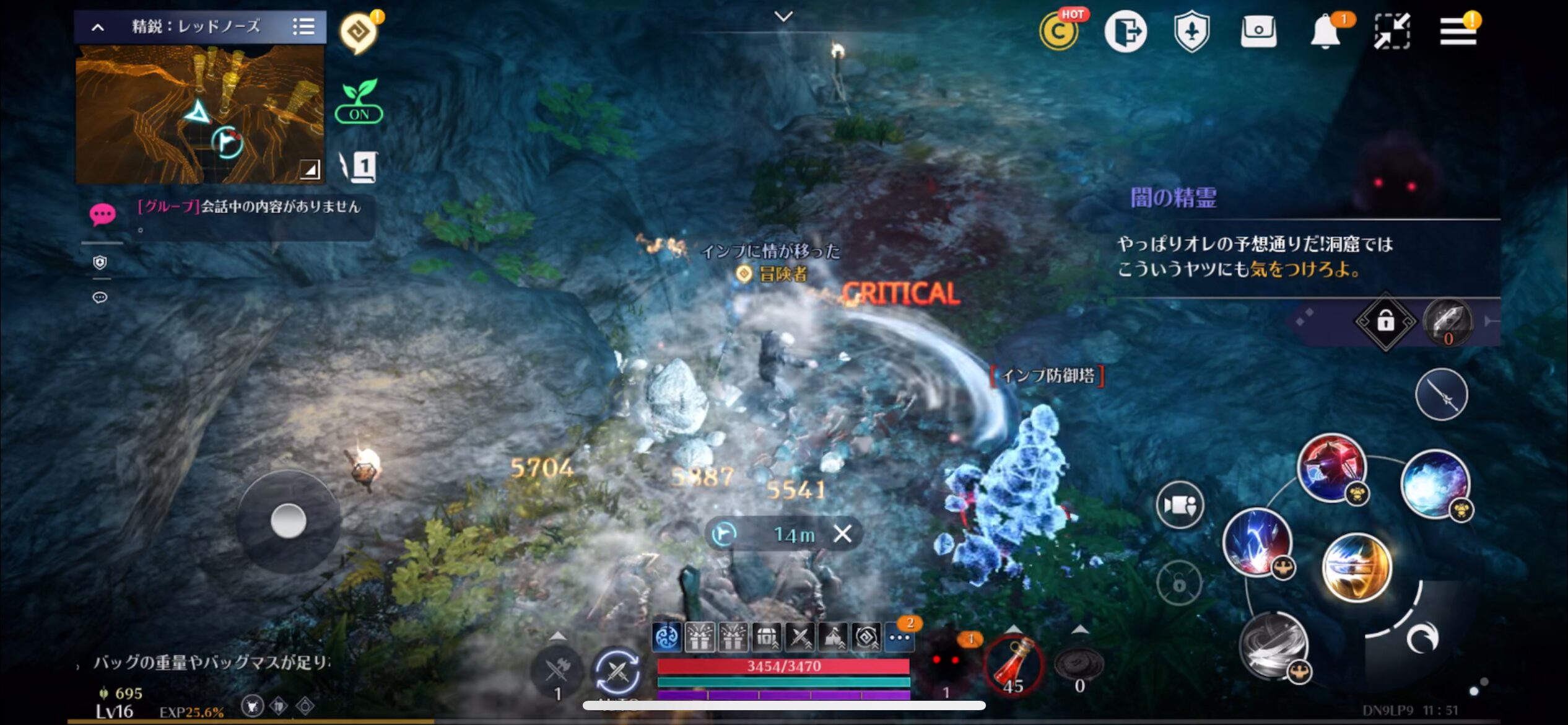Tap the unlock padlock diamond button

point(1385,322)
